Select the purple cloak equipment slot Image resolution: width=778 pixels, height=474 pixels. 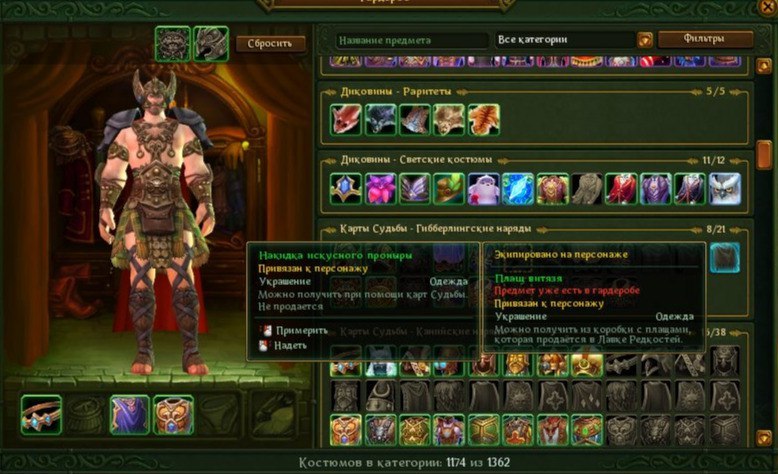[129, 414]
